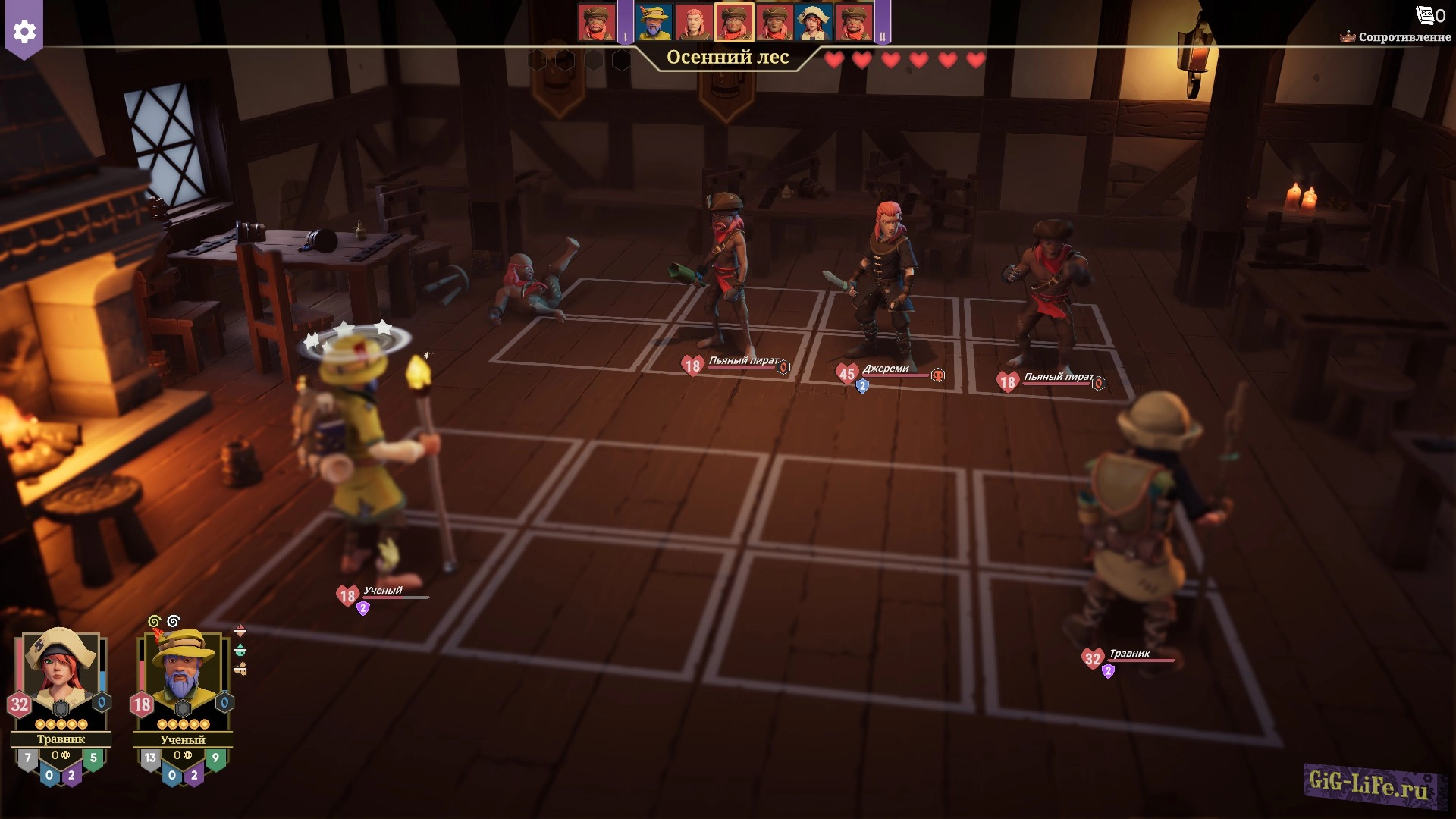Click the yellow spiral status icon
Image resolution: width=1456 pixels, height=819 pixels.
point(155,622)
